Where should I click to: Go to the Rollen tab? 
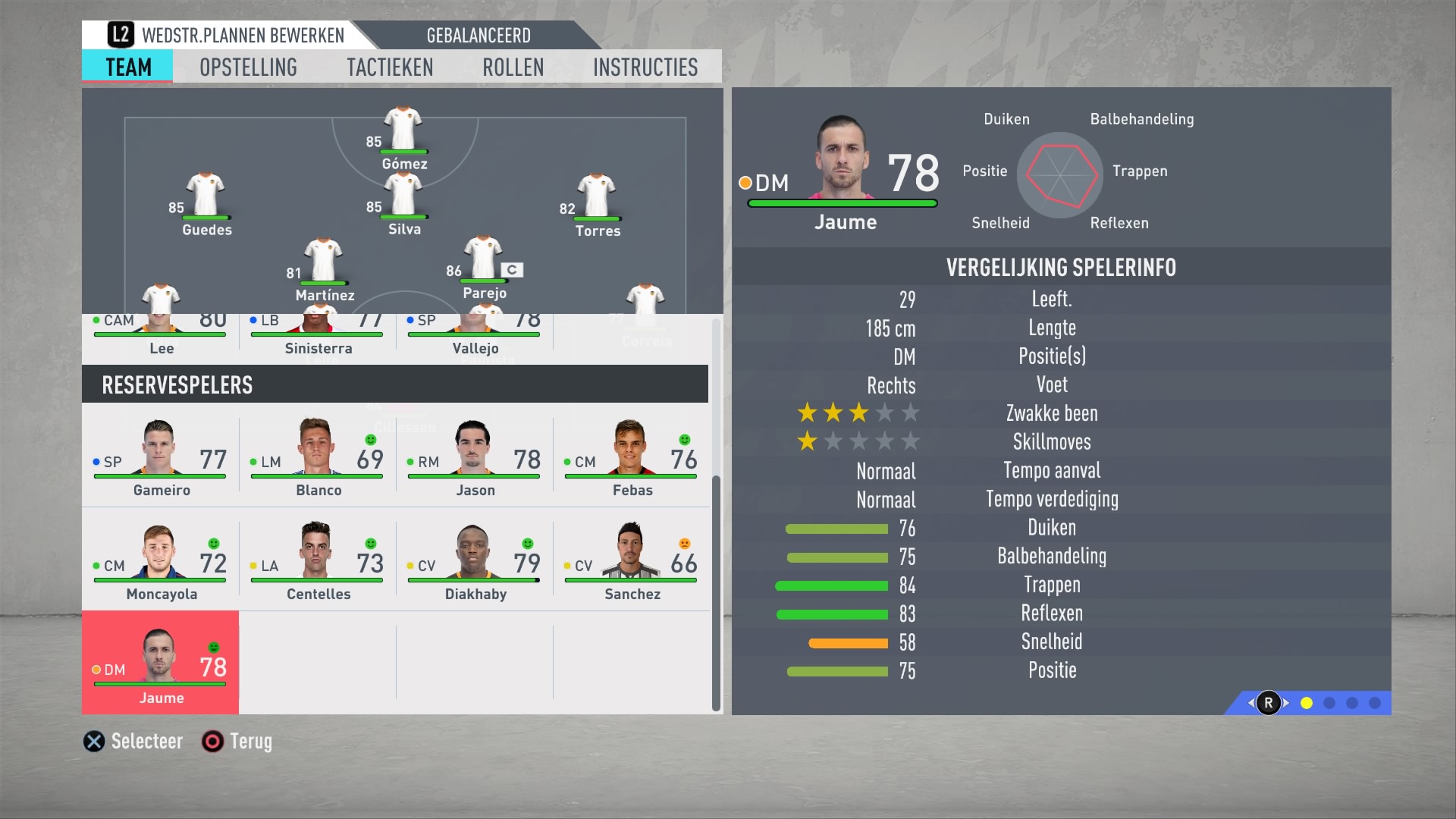(513, 67)
